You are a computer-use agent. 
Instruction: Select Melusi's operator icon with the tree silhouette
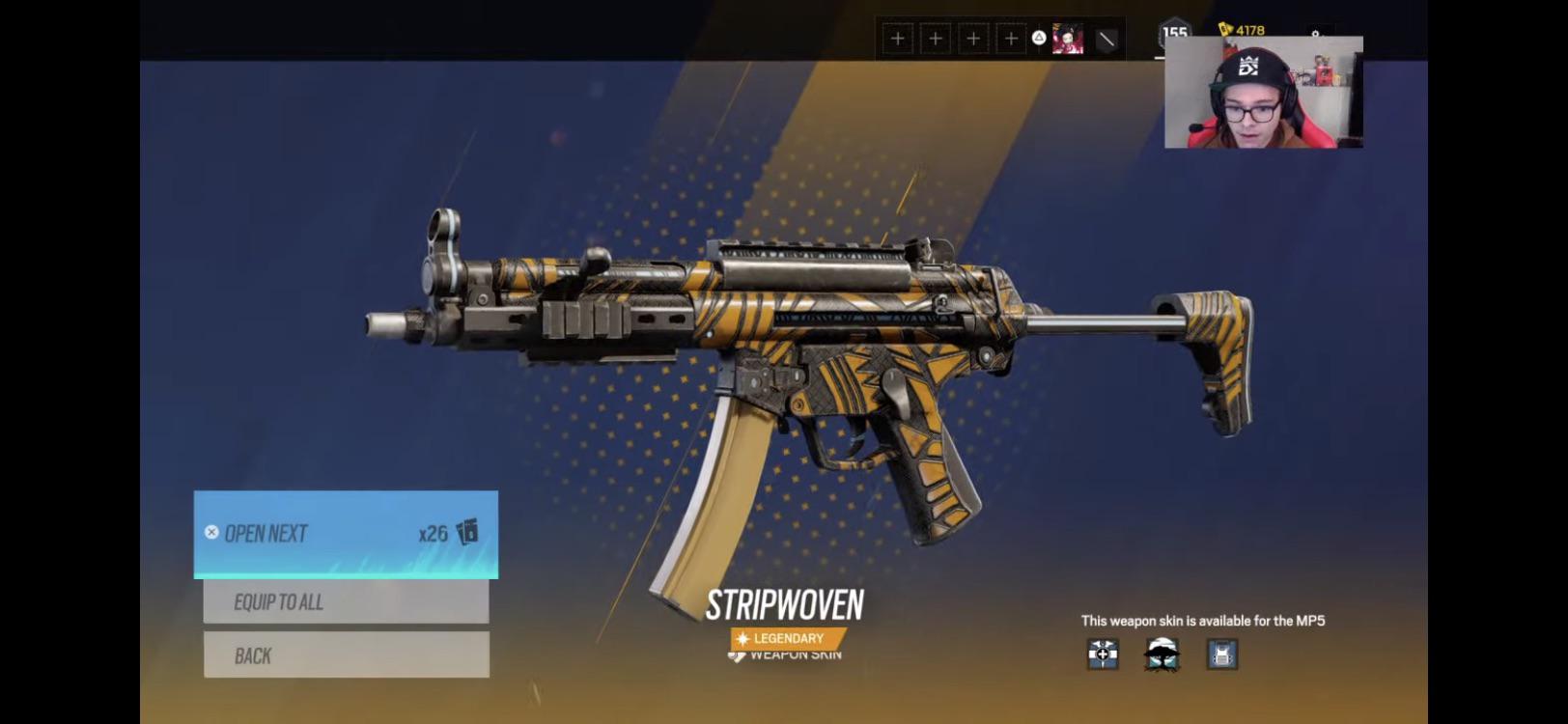(1160, 656)
